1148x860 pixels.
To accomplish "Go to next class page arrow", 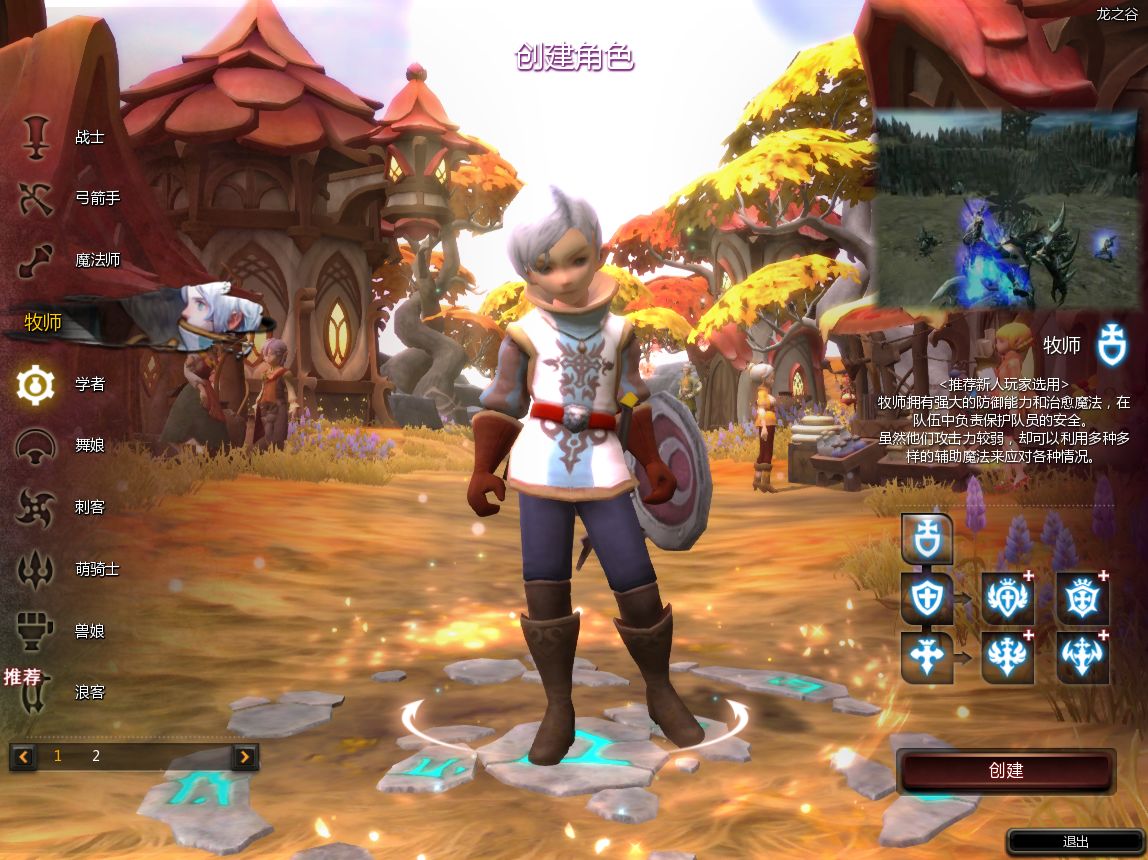I will pos(245,756).
